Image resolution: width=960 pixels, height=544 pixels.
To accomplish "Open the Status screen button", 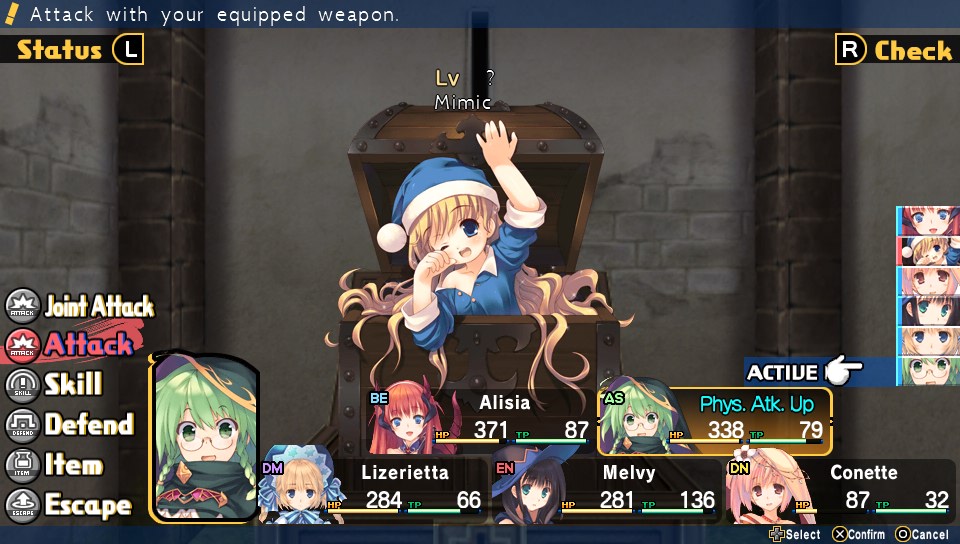I will point(75,50).
